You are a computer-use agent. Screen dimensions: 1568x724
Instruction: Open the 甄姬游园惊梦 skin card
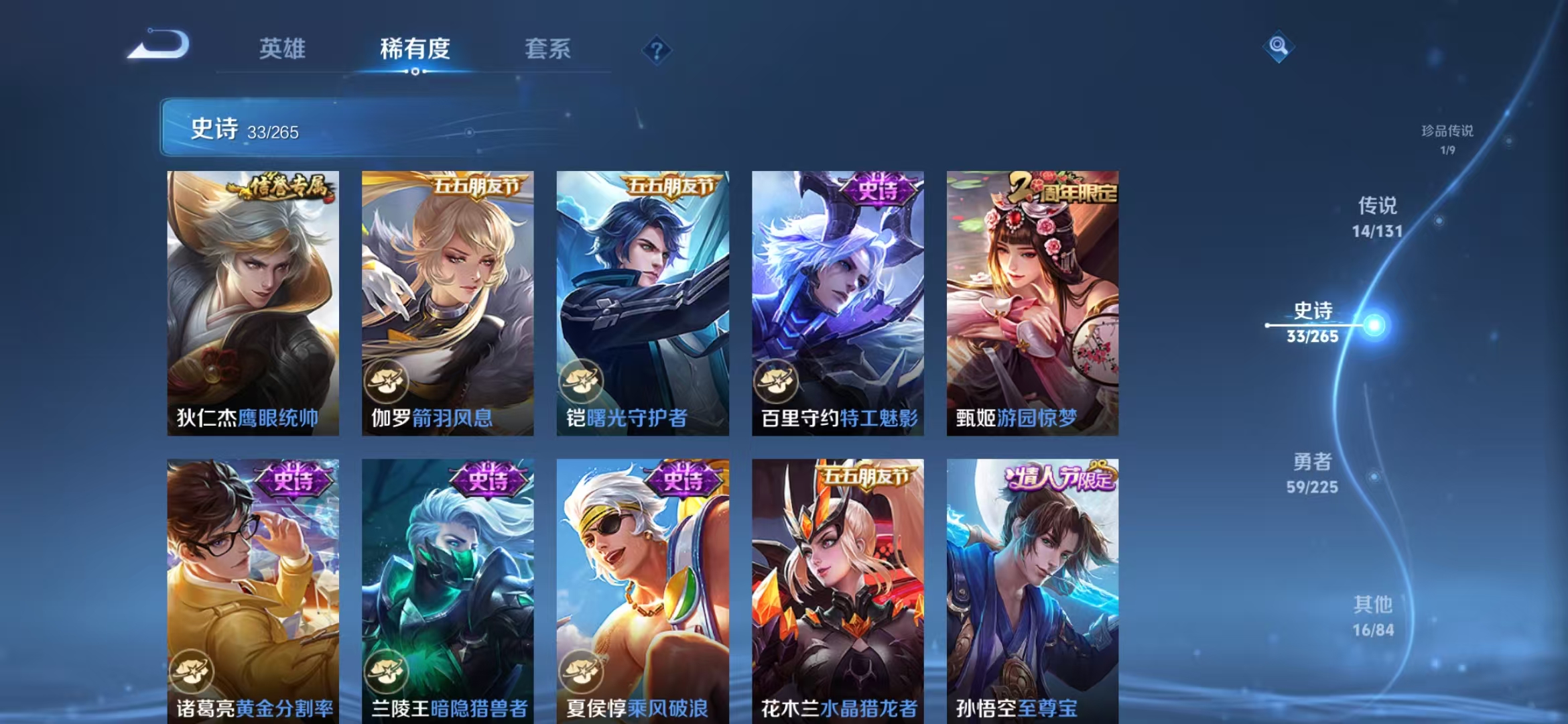(x=1032, y=302)
